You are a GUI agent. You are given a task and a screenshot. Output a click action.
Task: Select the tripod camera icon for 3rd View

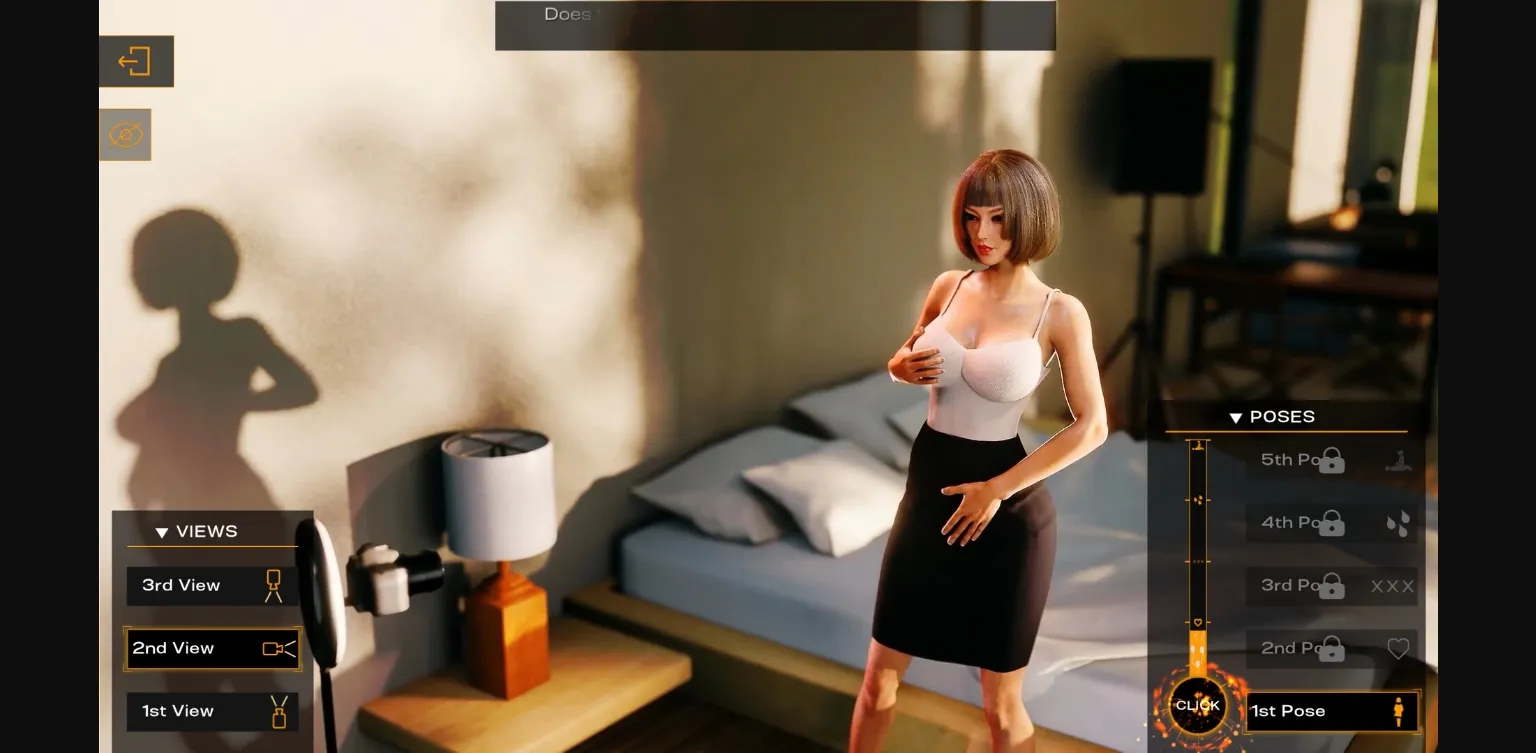(272, 585)
